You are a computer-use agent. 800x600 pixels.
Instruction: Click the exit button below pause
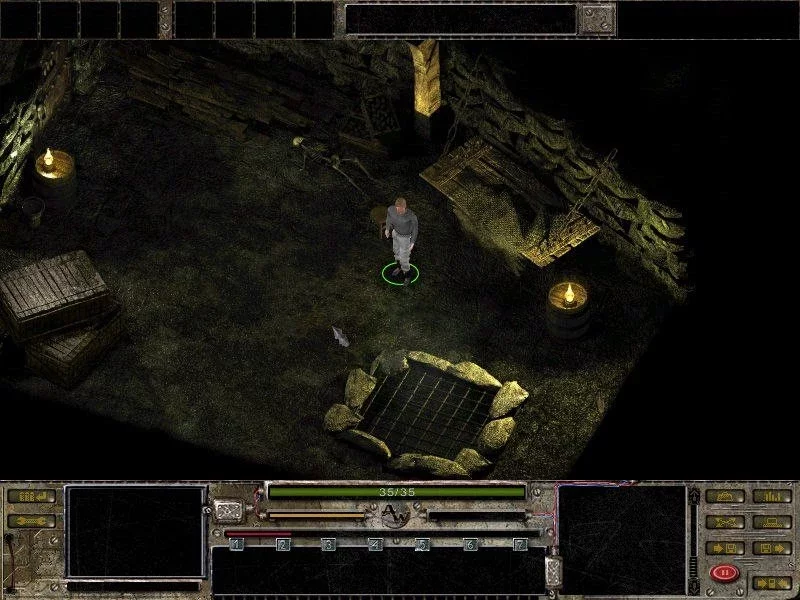click(x=771, y=581)
